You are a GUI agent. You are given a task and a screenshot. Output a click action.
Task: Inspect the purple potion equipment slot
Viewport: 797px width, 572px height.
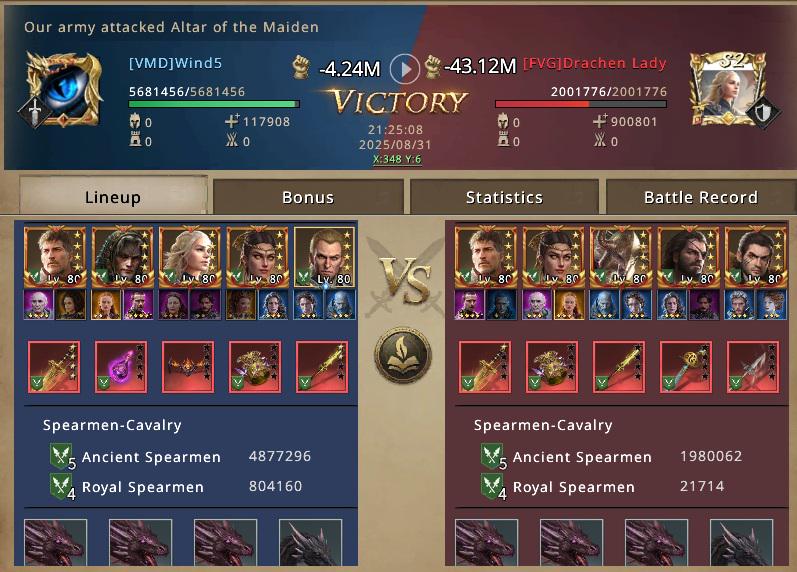tap(121, 367)
